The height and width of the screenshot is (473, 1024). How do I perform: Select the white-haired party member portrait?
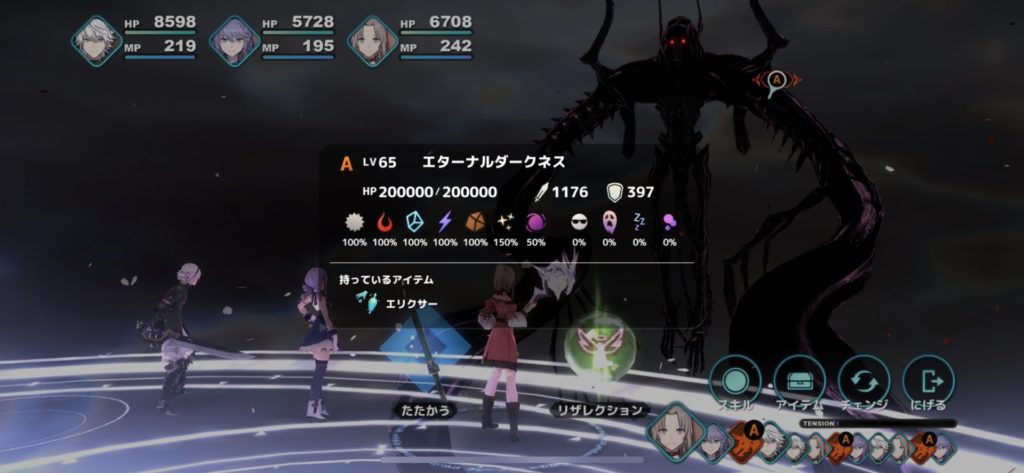click(97, 40)
